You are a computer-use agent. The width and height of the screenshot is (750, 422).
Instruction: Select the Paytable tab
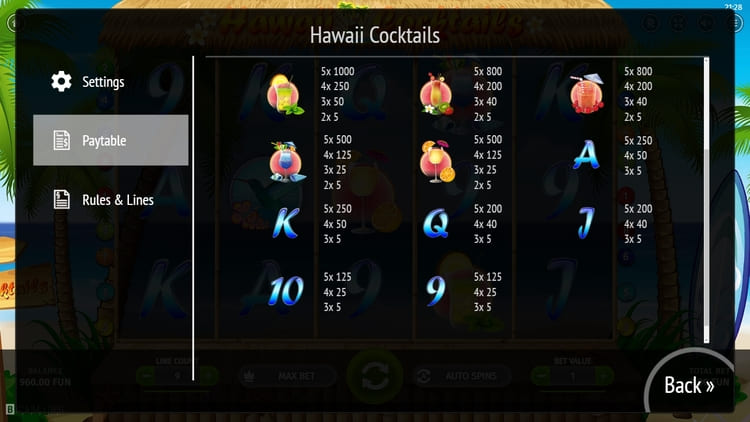[110, 140]
